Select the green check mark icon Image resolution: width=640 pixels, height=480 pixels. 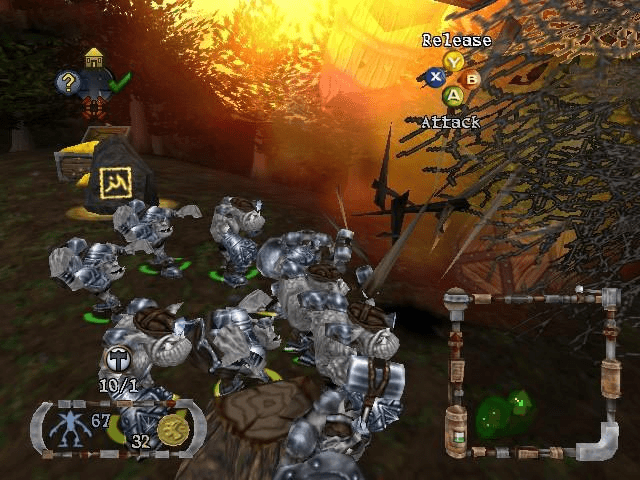[x=120, y=82]
